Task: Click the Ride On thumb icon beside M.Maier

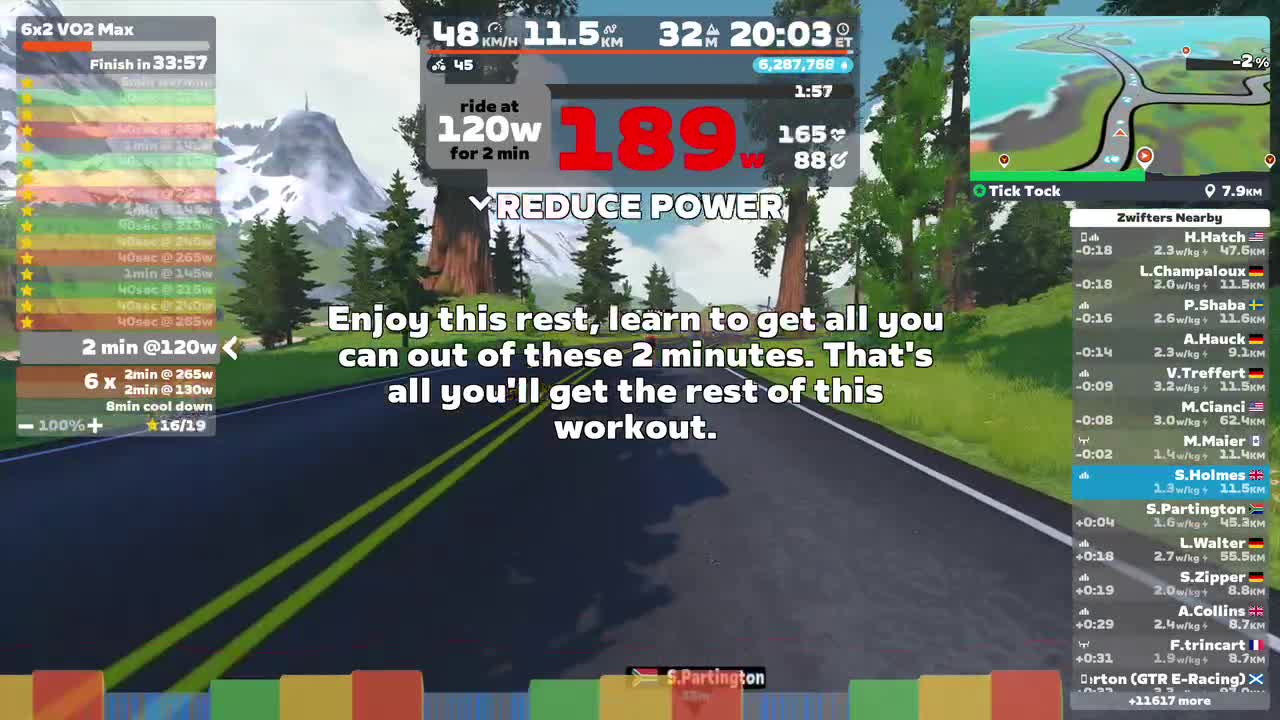Action: (1083, 440)
